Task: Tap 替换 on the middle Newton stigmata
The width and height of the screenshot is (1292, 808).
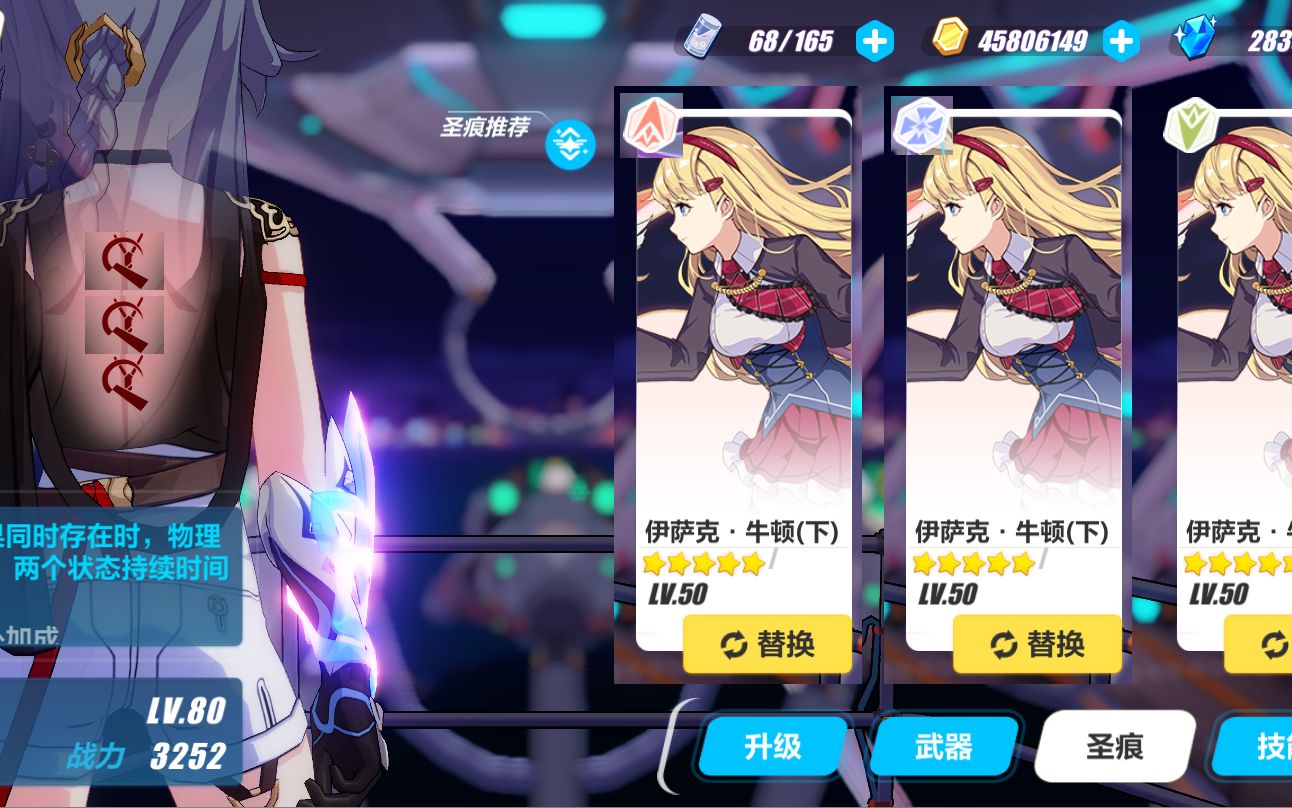Action: pos(1037,645)
